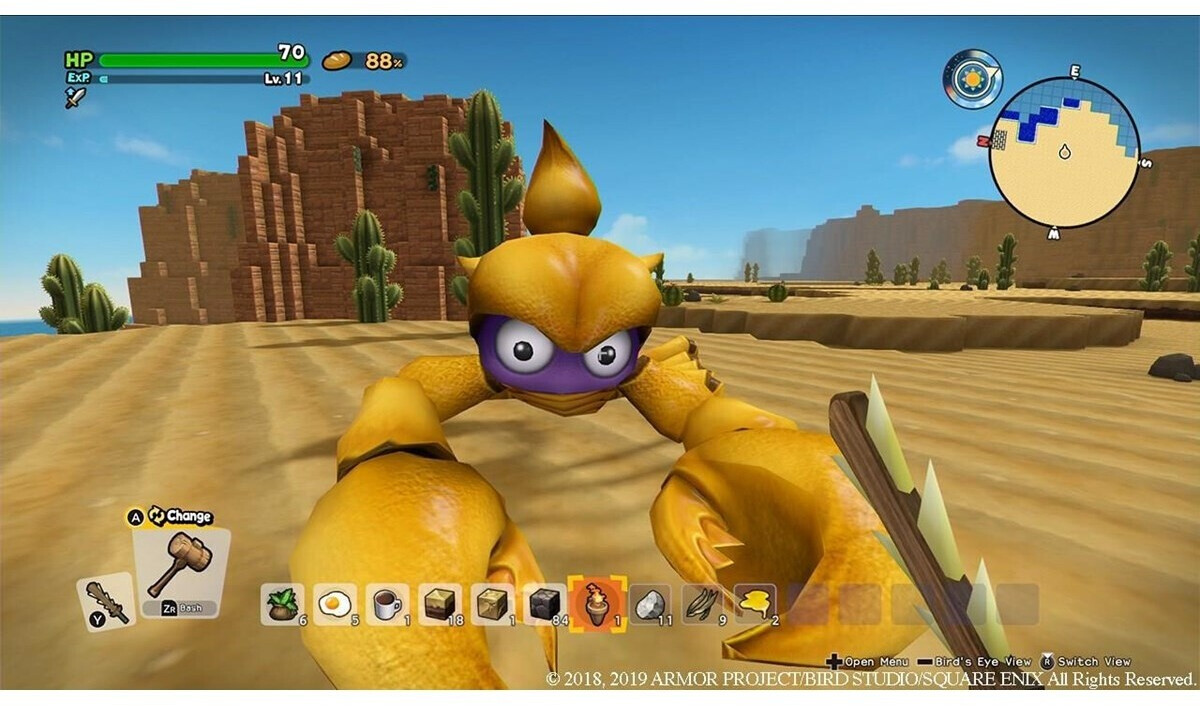Choose the fried egg item slot

pos(334,604)
